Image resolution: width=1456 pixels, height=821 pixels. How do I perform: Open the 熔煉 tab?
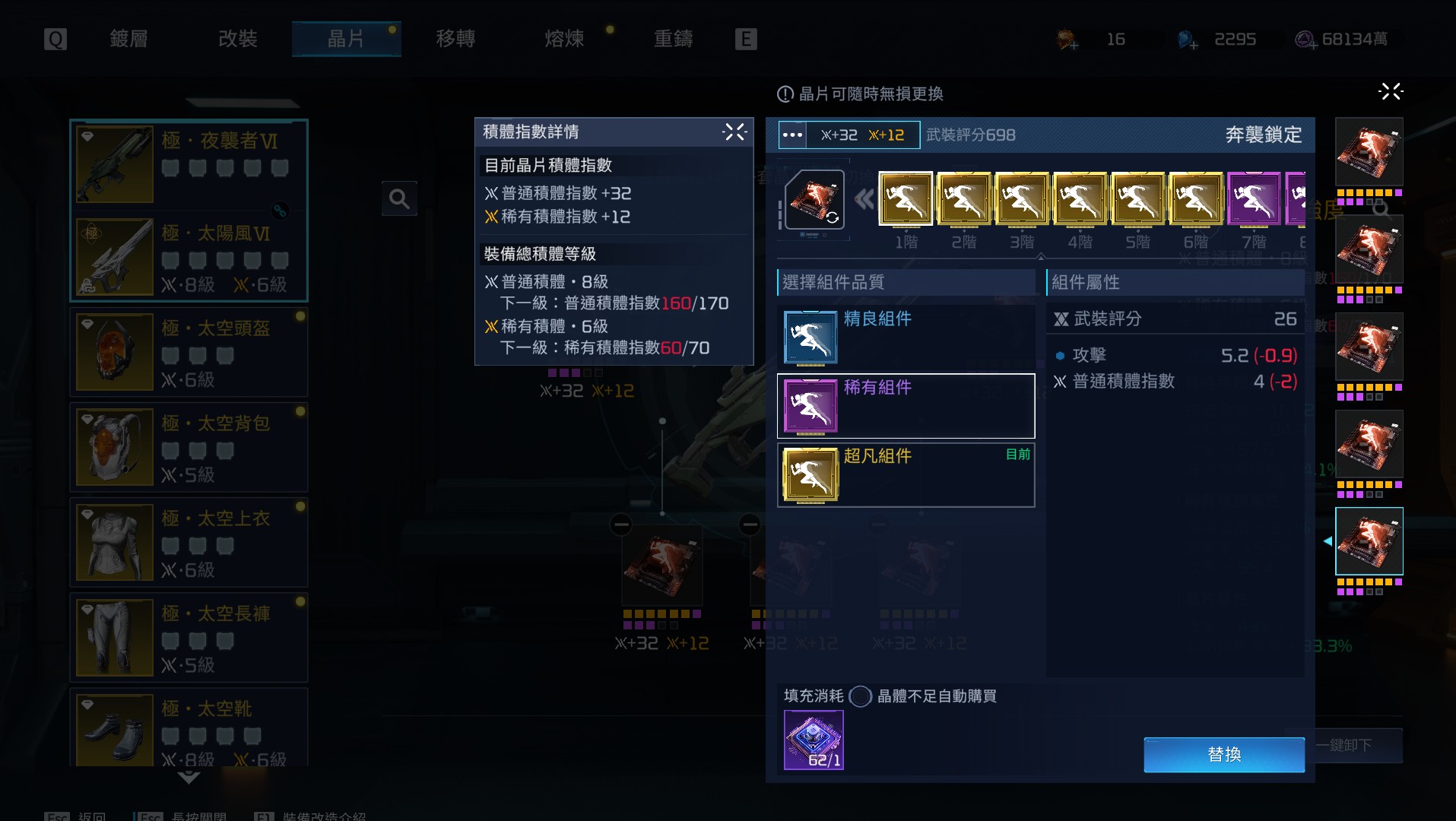(564, 39)
